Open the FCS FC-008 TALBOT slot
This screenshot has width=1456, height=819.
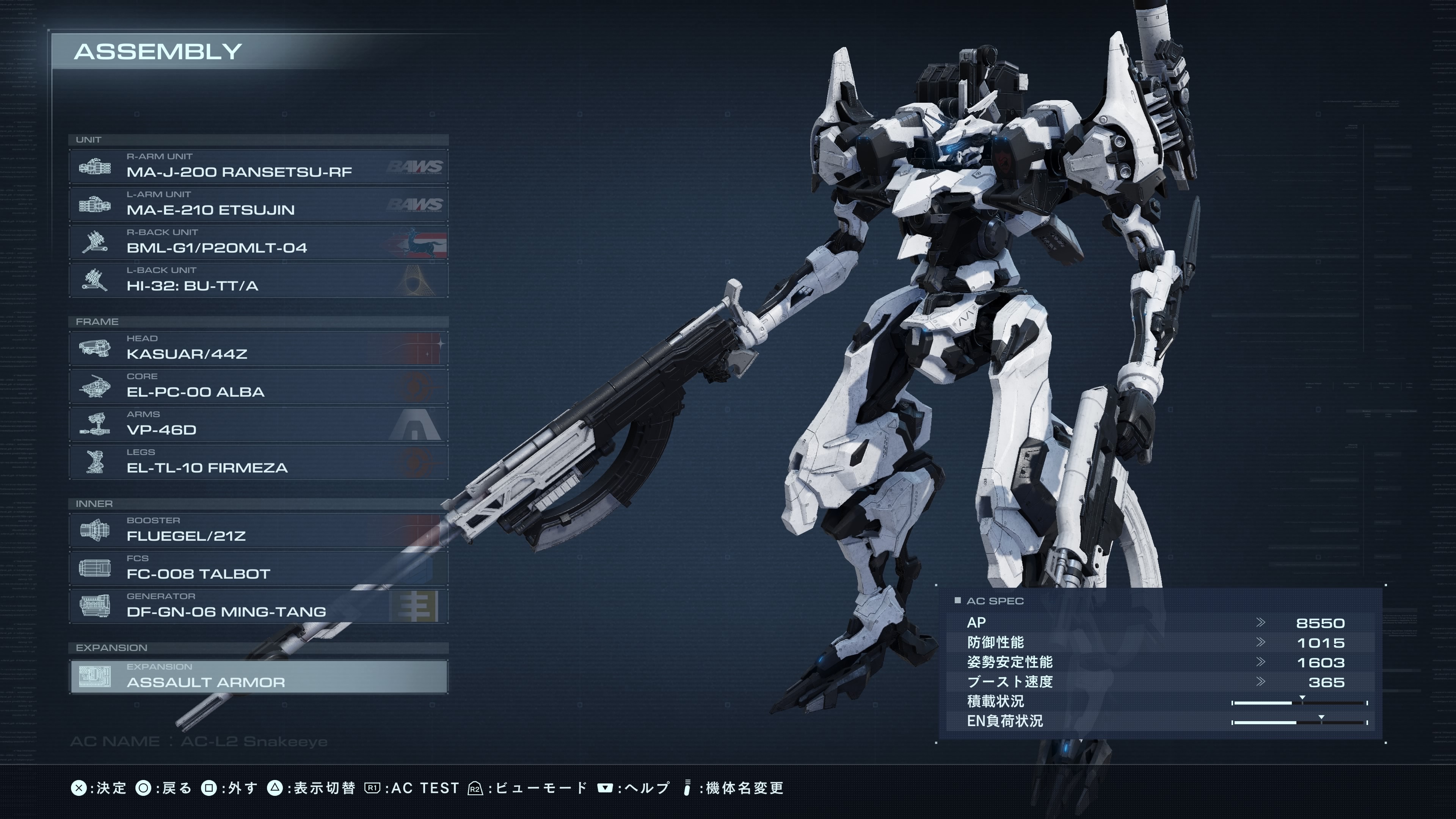point(258,568)
